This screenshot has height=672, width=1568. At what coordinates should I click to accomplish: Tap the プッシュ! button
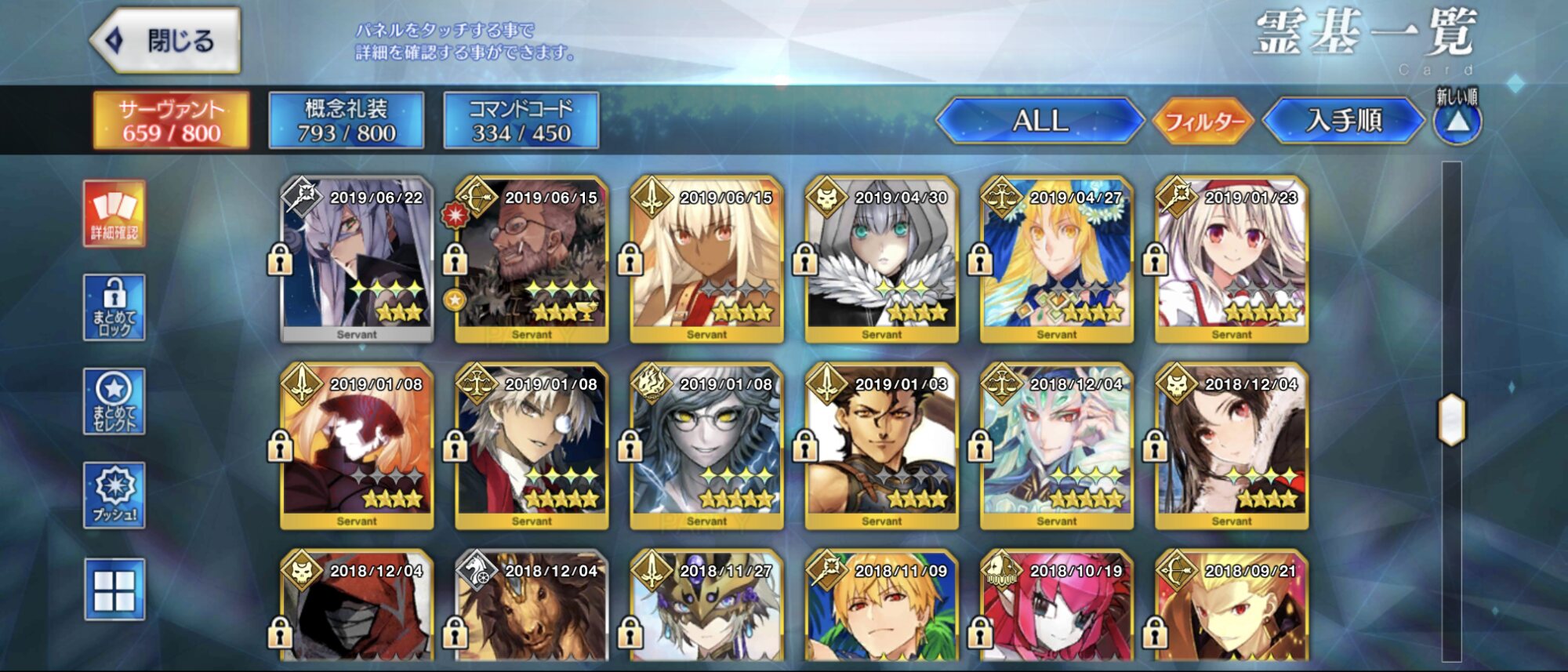[x=114, y=495]
